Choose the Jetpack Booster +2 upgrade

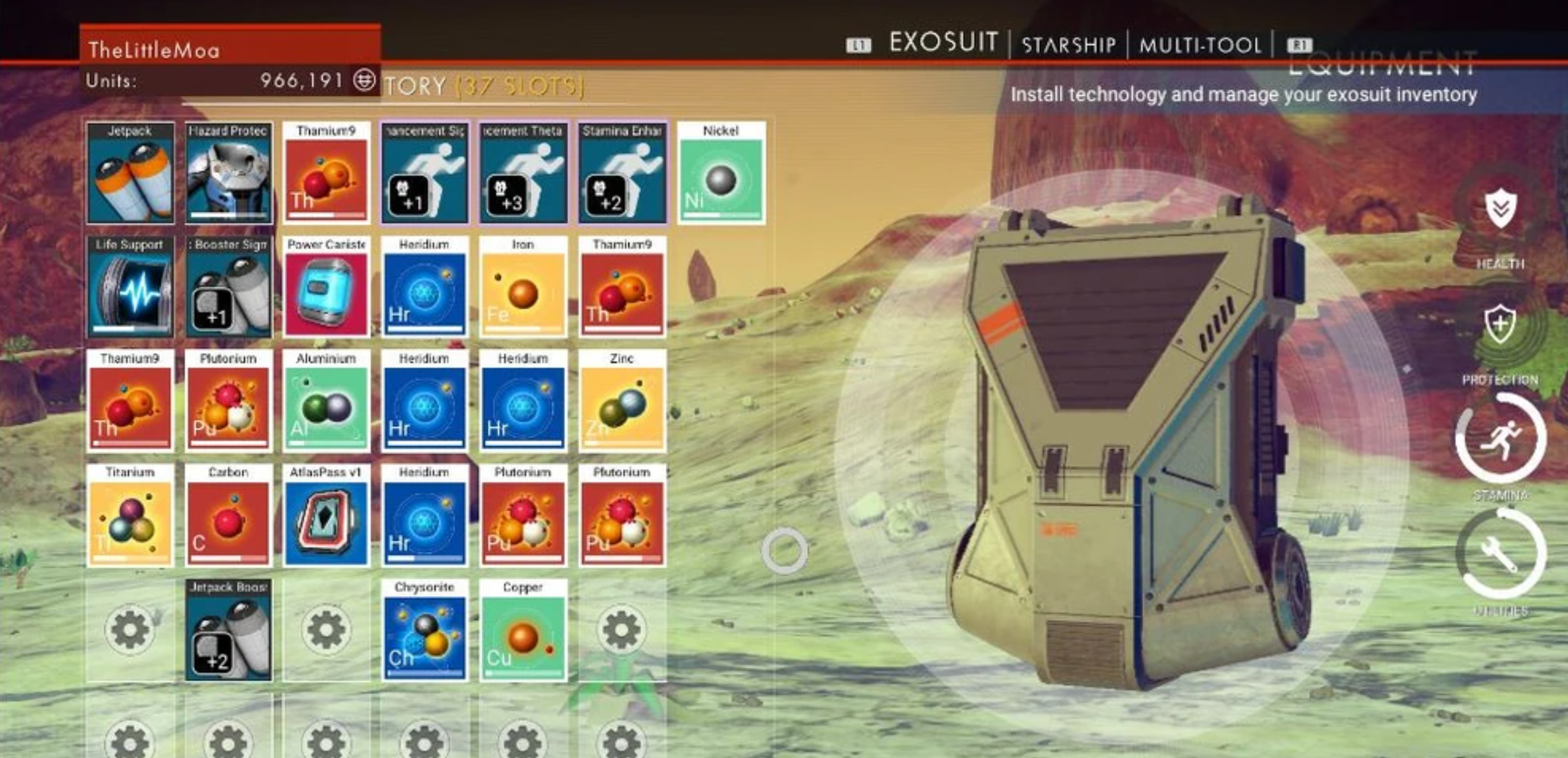click(x=229, y=630)
